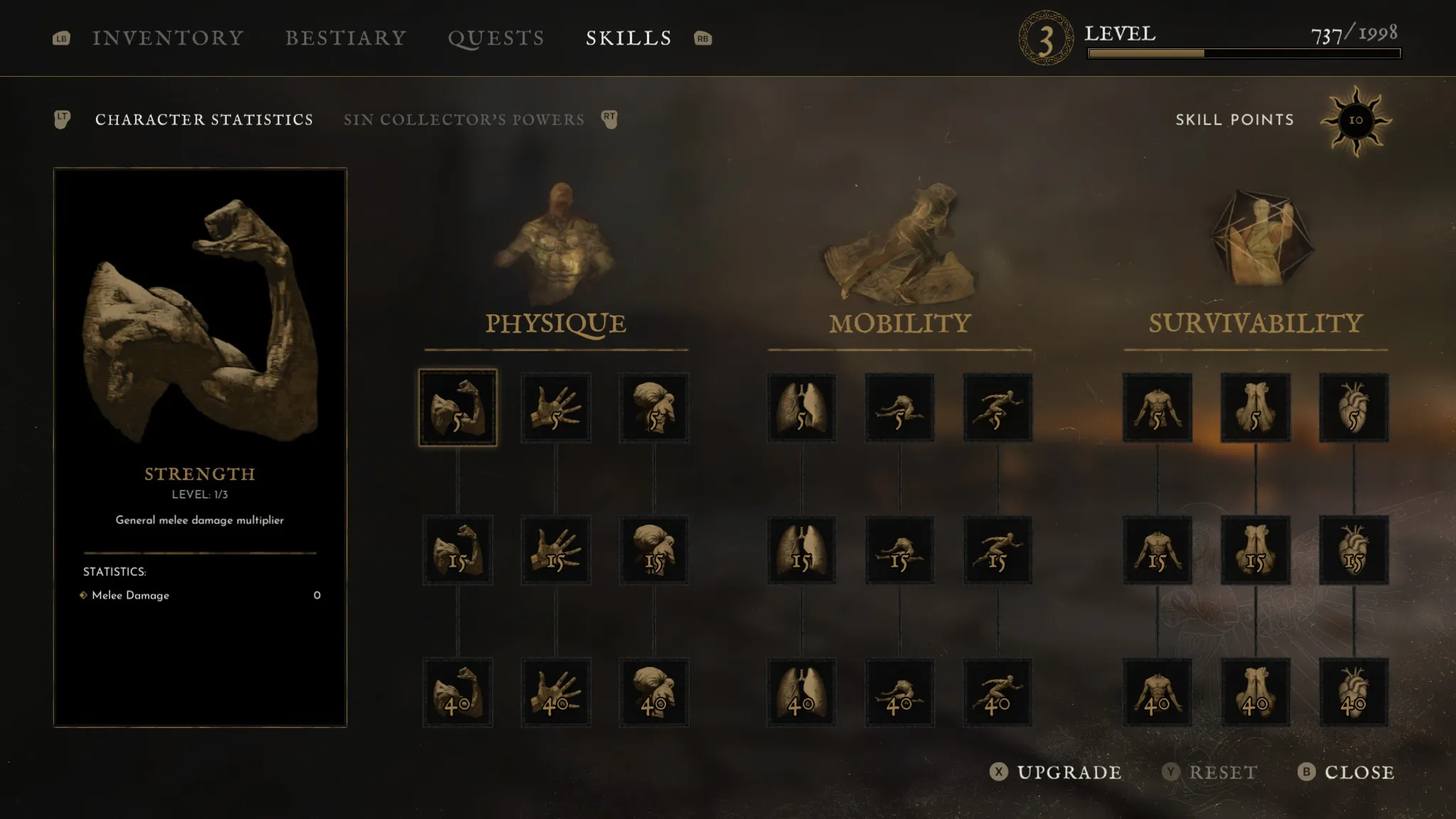Image resolution: width=1456 pixels, height=819 pixels.
Task: Show the Character Statistics section
Action: [204, 119]
